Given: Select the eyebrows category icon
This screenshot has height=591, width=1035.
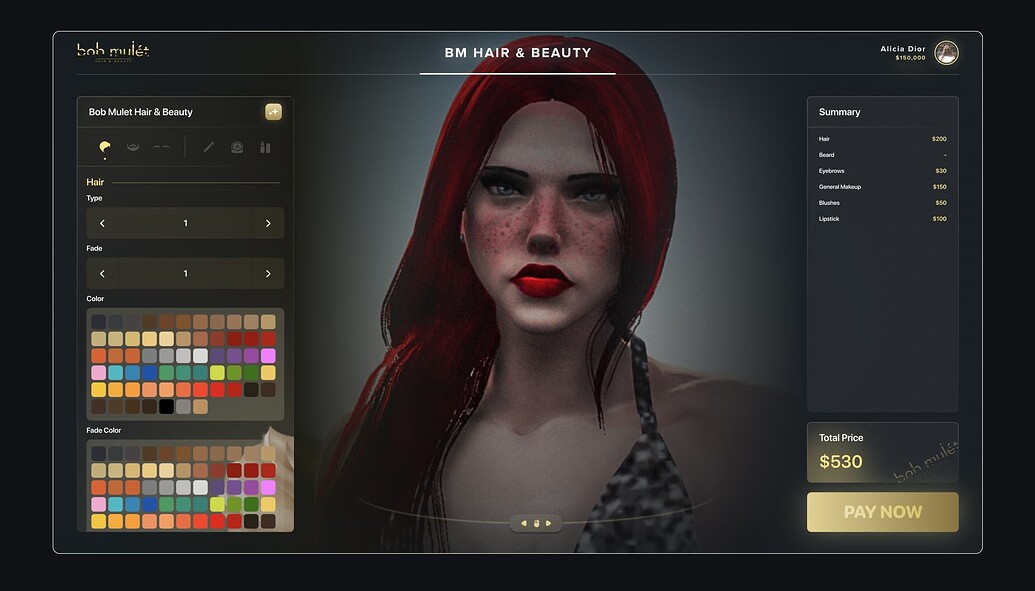Looking at the screenshot, I should pyautogui.click(x=161, y=147).
